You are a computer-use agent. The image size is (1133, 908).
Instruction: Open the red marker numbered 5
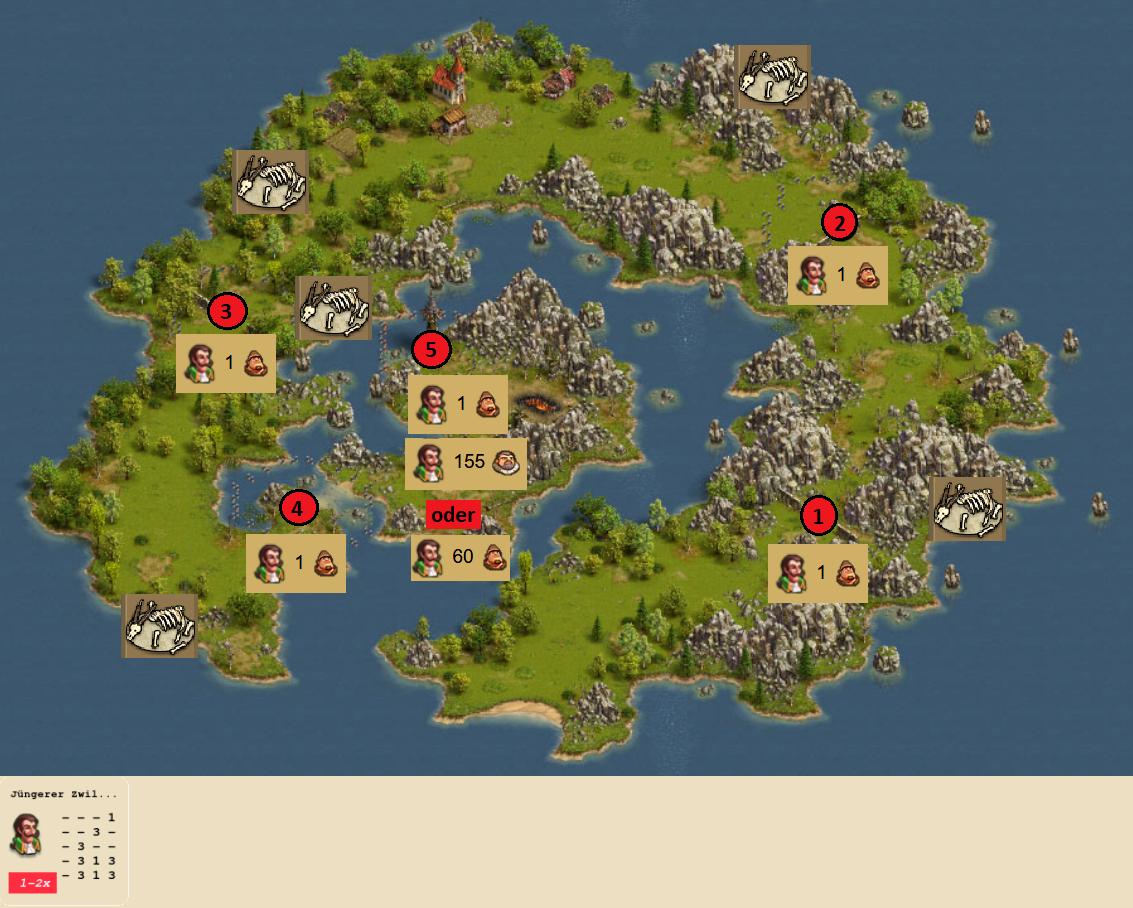click(x=431, y=350)
